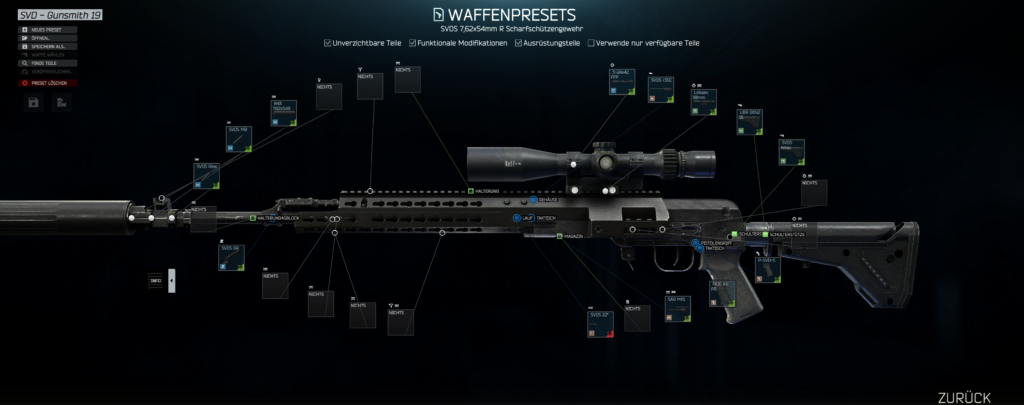
Task: Toggle Unverzichtbare Teile checkbox
Action: (329, 44)
